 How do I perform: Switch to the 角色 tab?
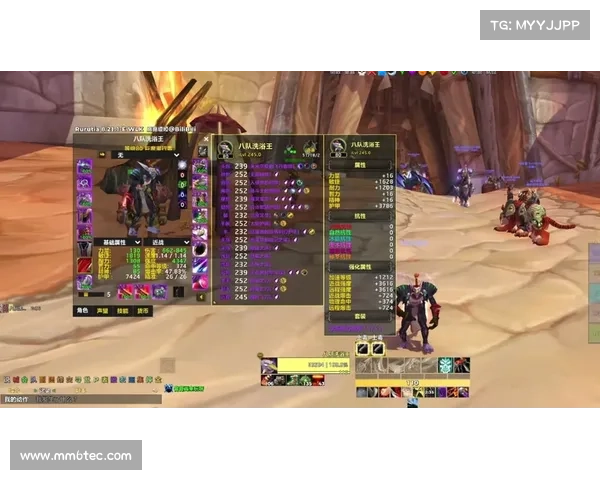click(x=83, y=311)
